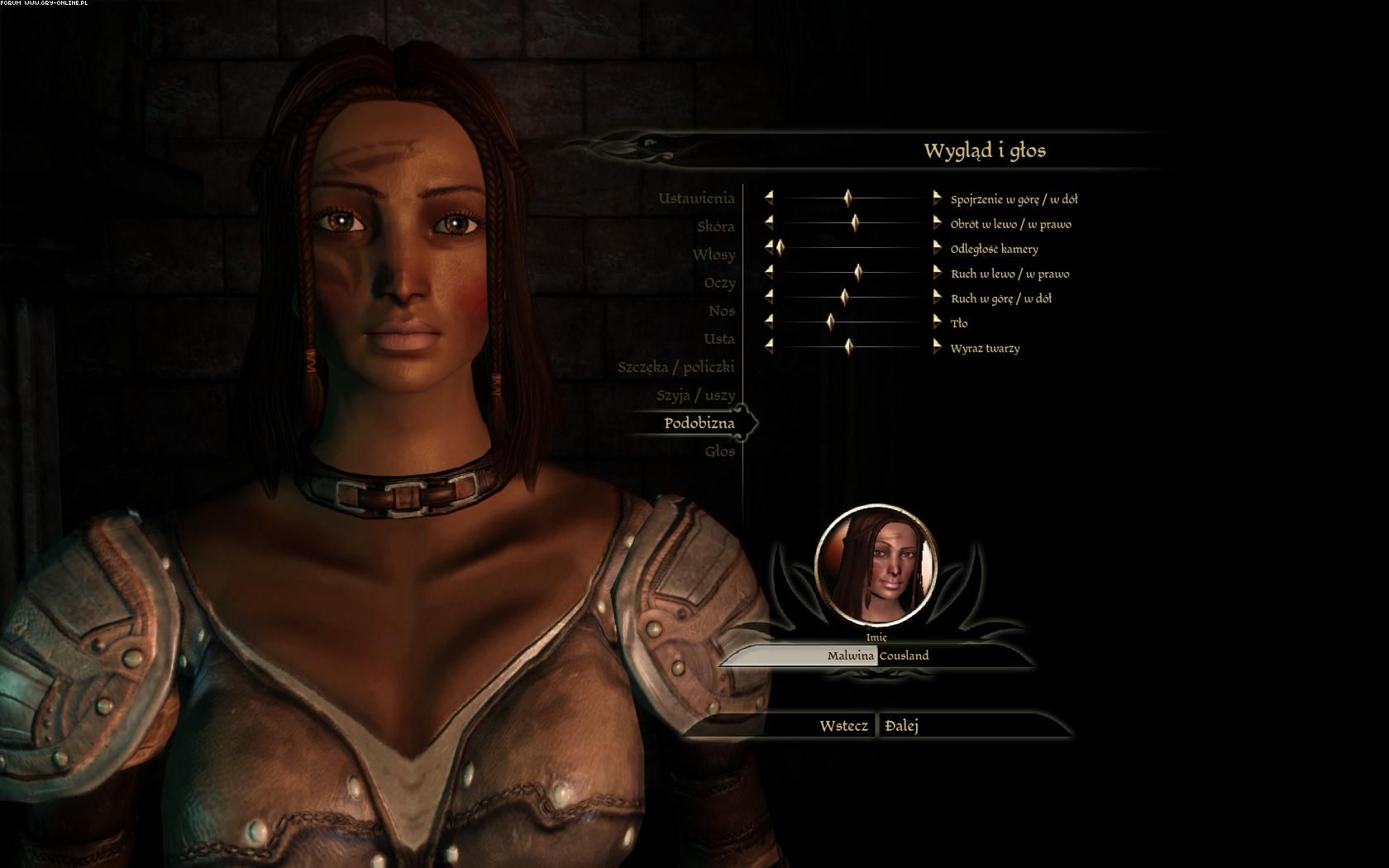Switch to the Usta section
Image resolution: width=1389 pixels, height=868 pixels.
pos(719,339)
